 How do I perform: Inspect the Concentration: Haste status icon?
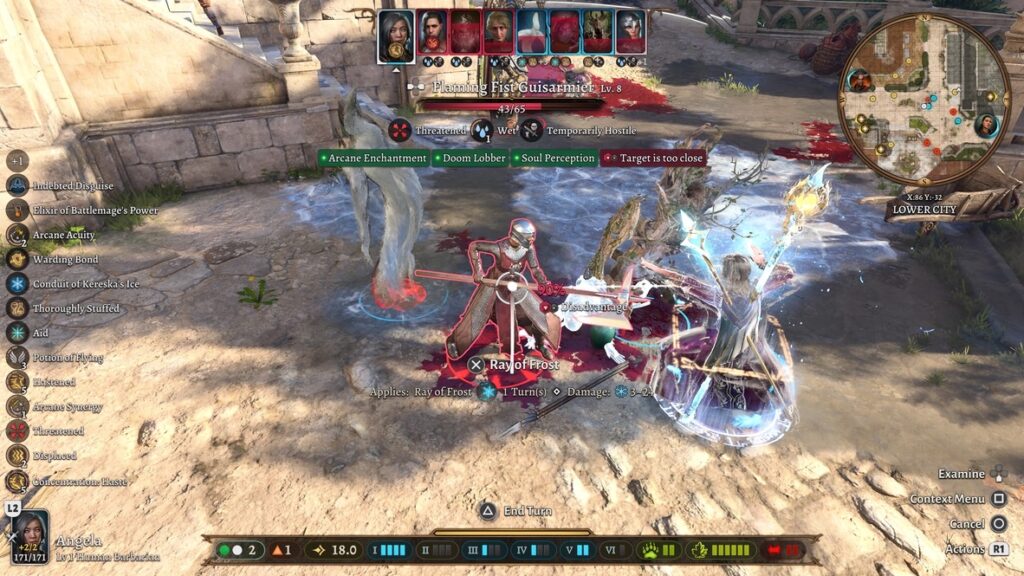point(17,480)
